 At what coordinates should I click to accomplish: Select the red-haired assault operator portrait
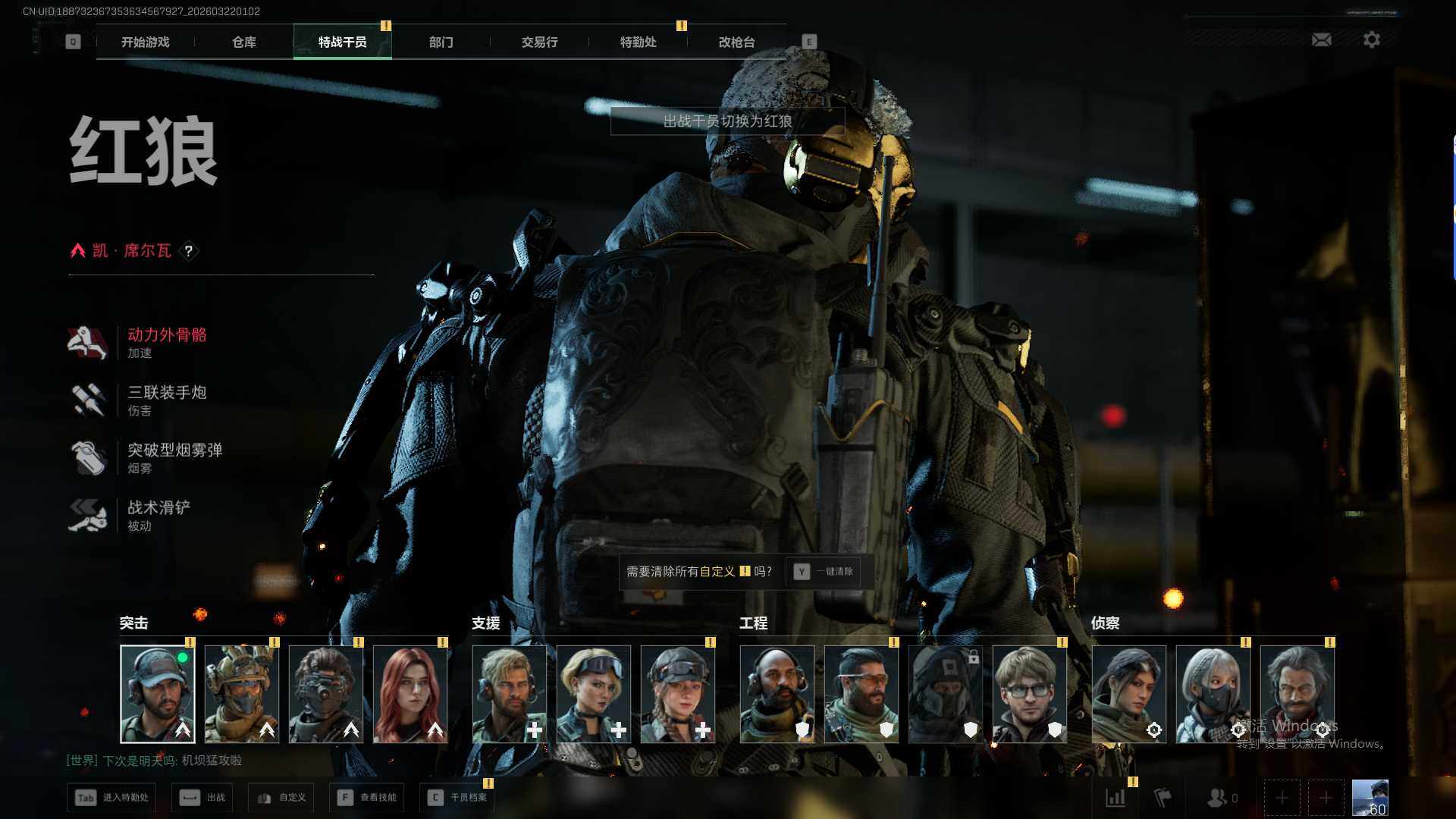point(409,694)
